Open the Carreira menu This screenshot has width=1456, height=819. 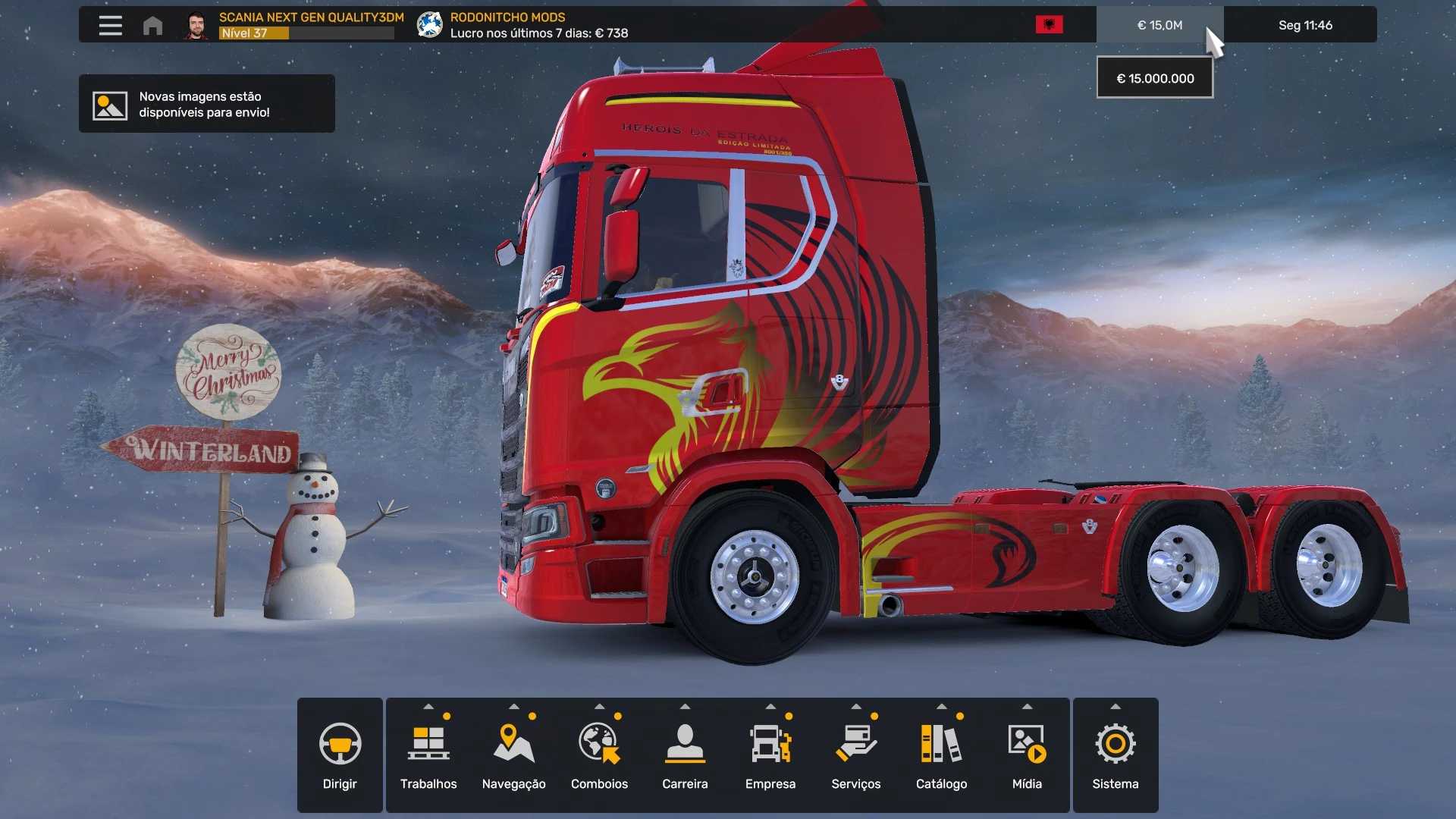click(x=685, y=755)
